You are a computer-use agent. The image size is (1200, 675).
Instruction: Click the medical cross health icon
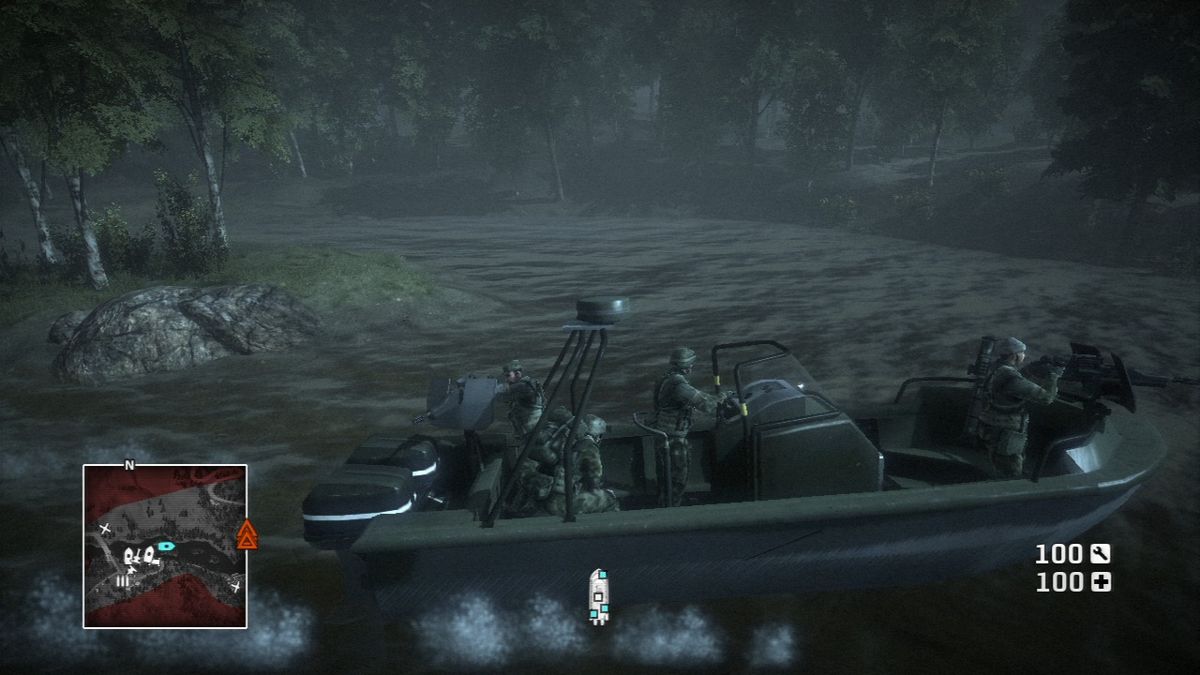(x=1101, y=582)
